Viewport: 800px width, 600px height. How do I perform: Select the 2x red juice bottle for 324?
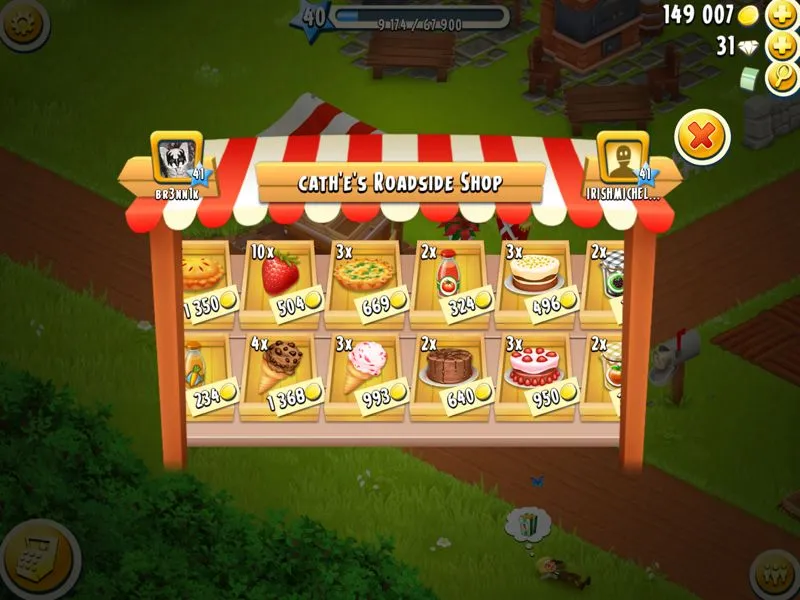click(x=448, y=279)
